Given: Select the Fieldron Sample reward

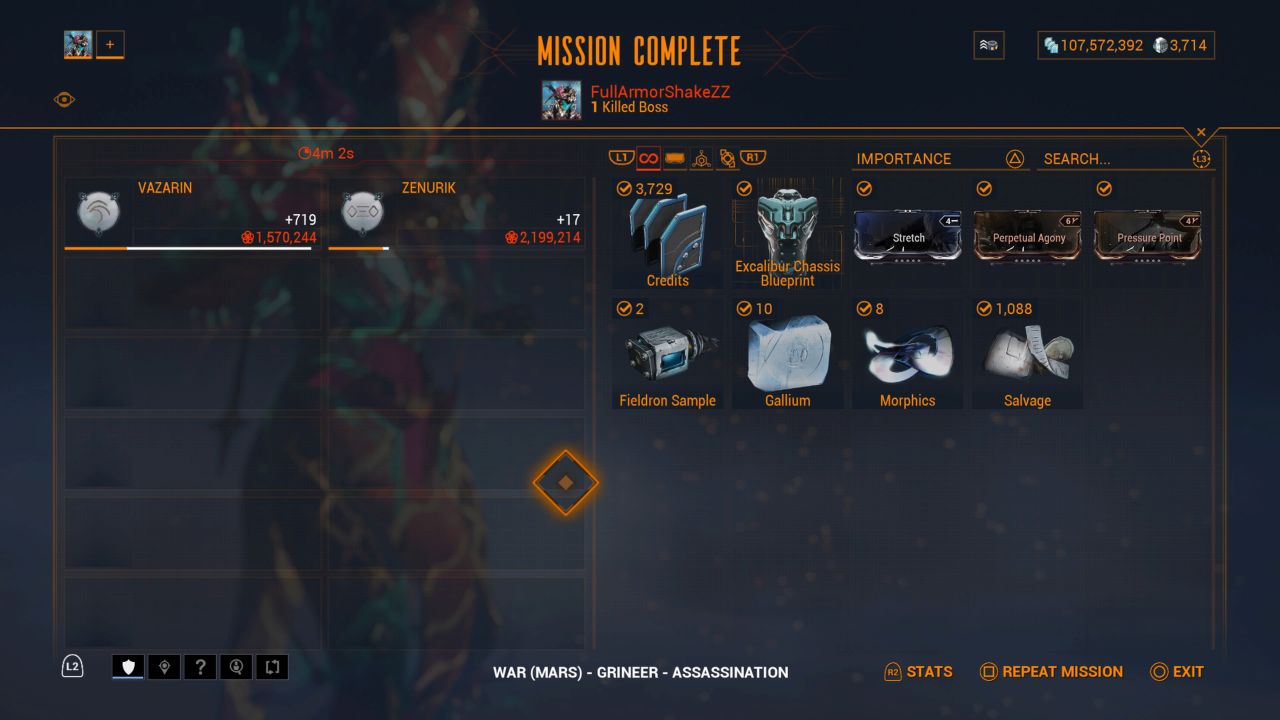Looking at the screenshot, I should [667, 354].
